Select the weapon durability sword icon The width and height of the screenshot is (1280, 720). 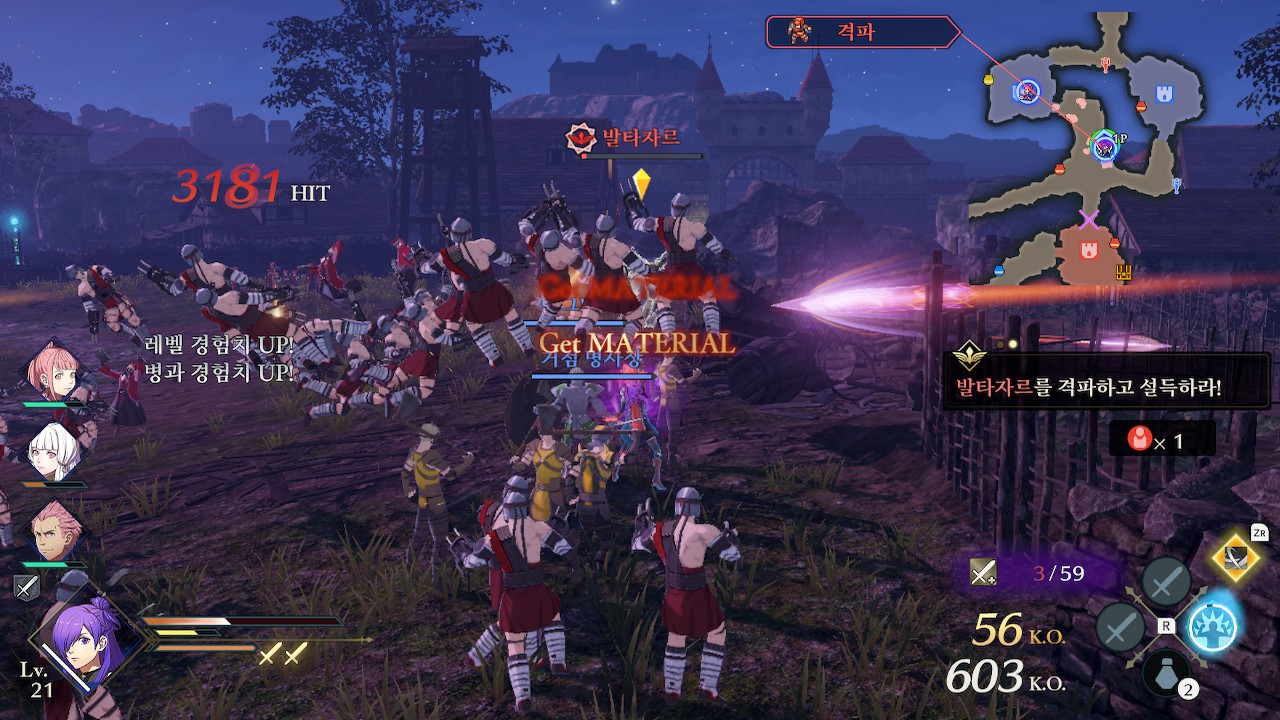pos(983,572)
